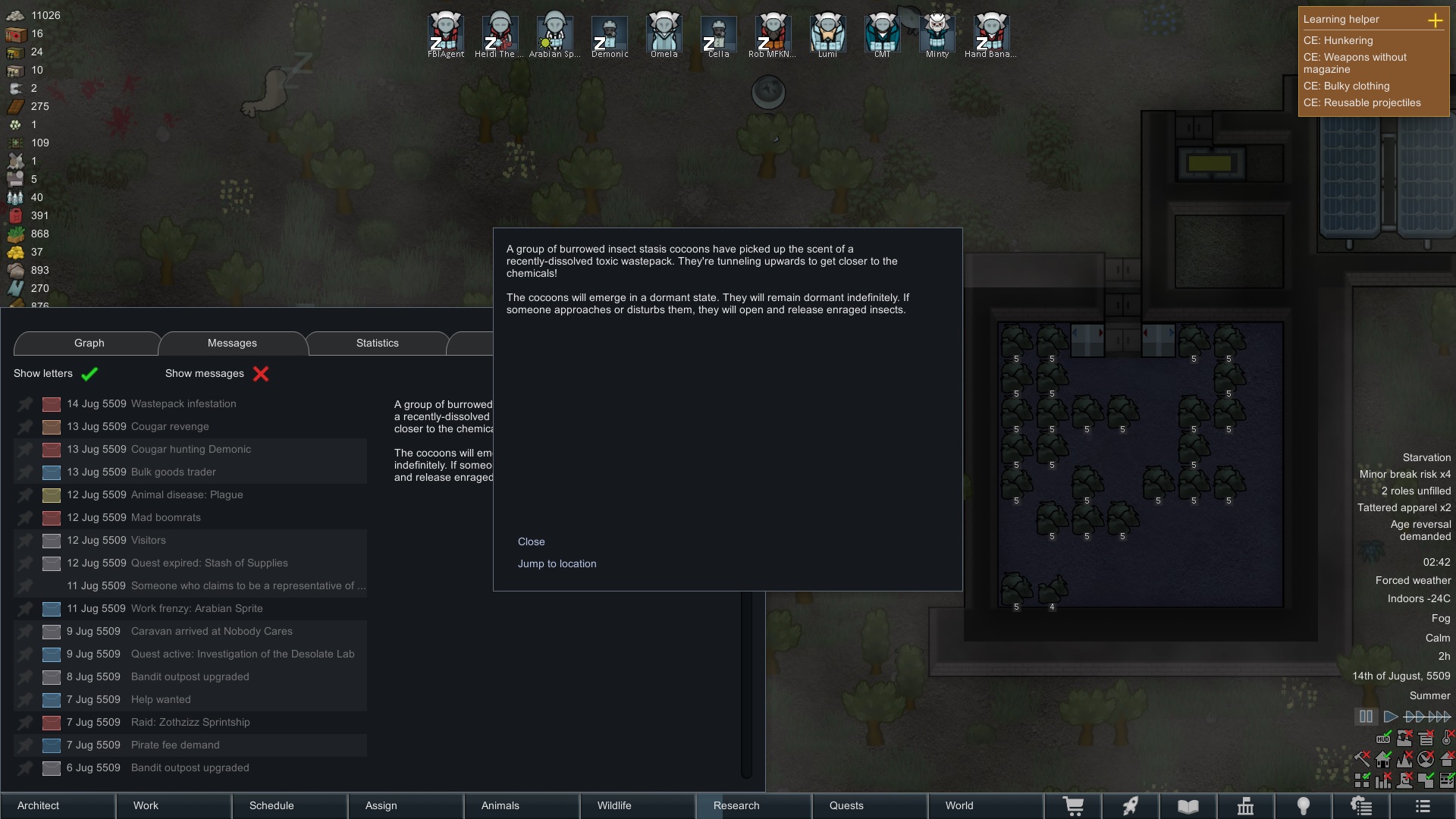Select colonist Lumi's portrait

(827, 34)
